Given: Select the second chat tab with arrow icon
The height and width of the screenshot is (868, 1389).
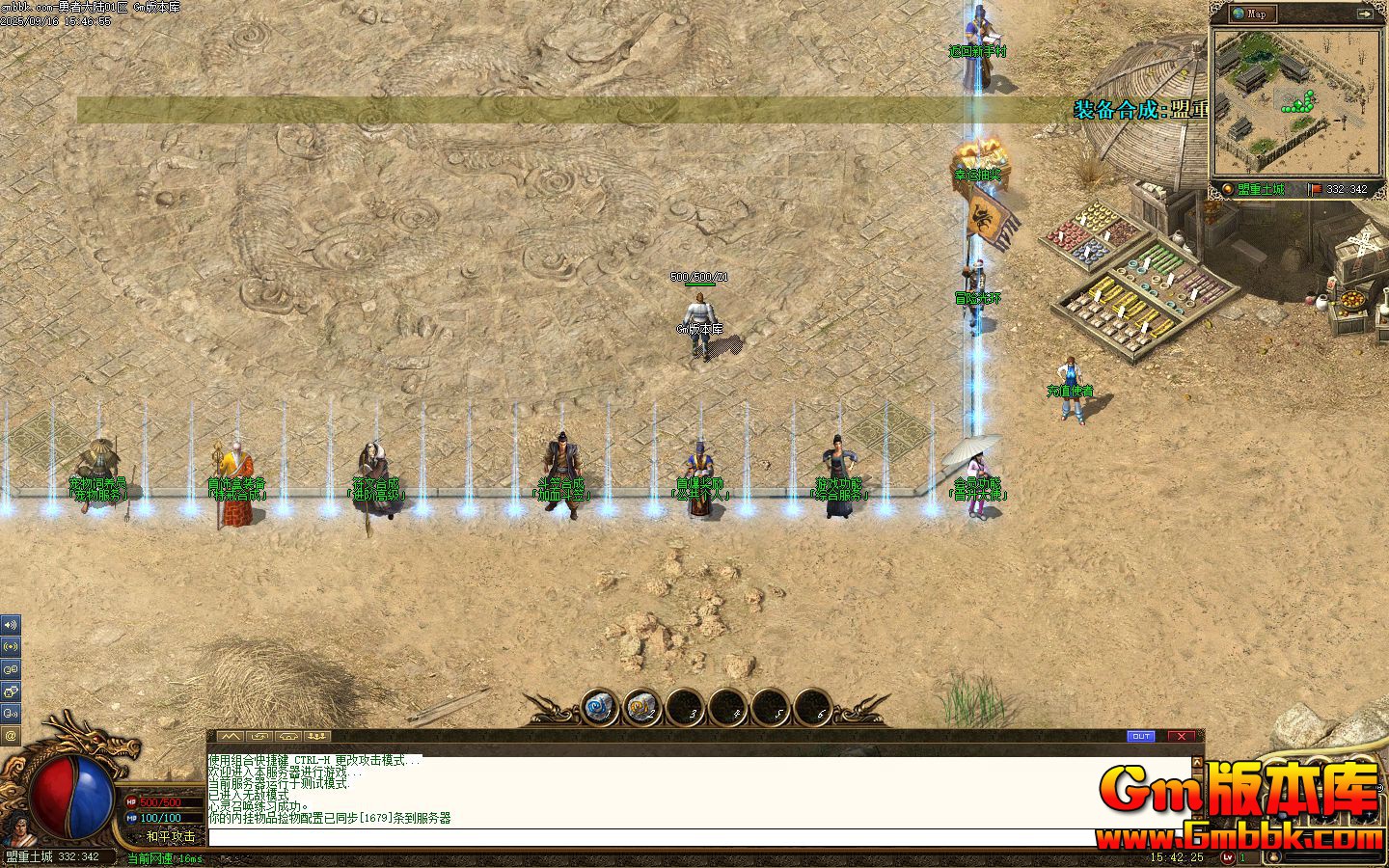Looking at the screenshot, I should 259,736.
